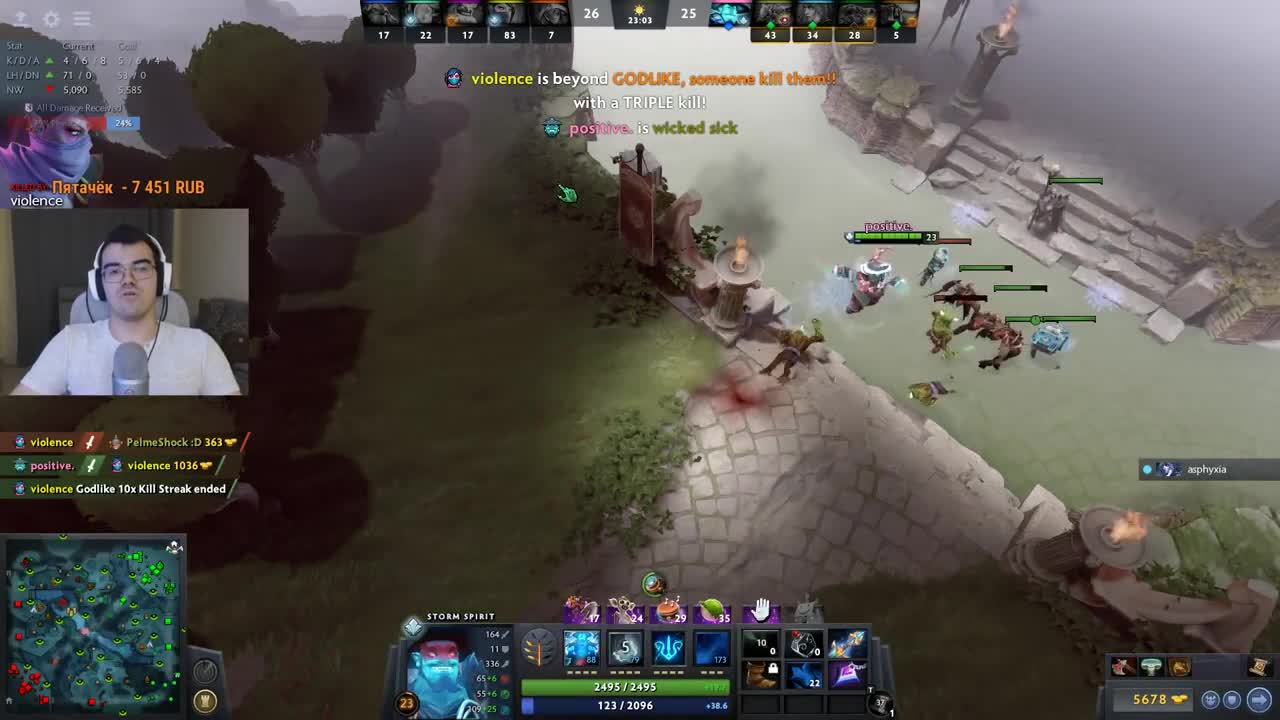
Task: Click the courier deliver arrow button
Action: [1259, 700]
